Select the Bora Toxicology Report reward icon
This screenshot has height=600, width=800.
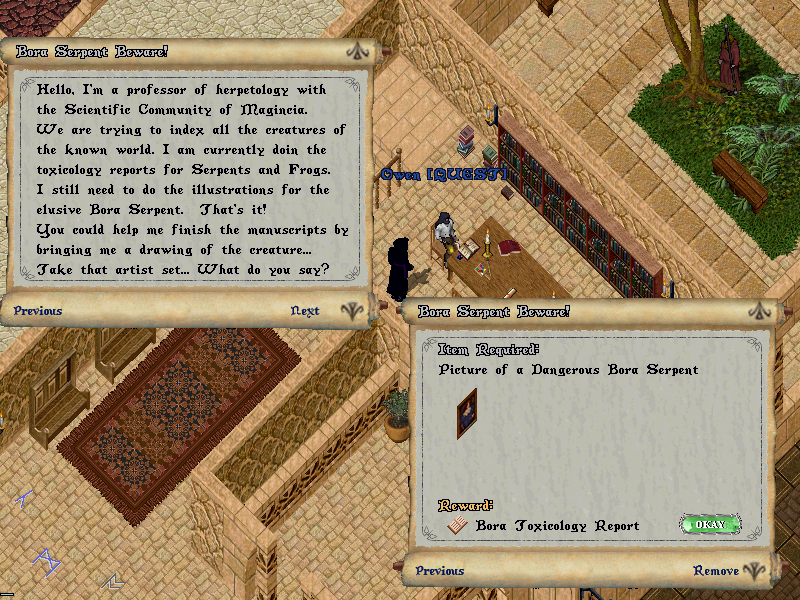[x=457, y=525]
